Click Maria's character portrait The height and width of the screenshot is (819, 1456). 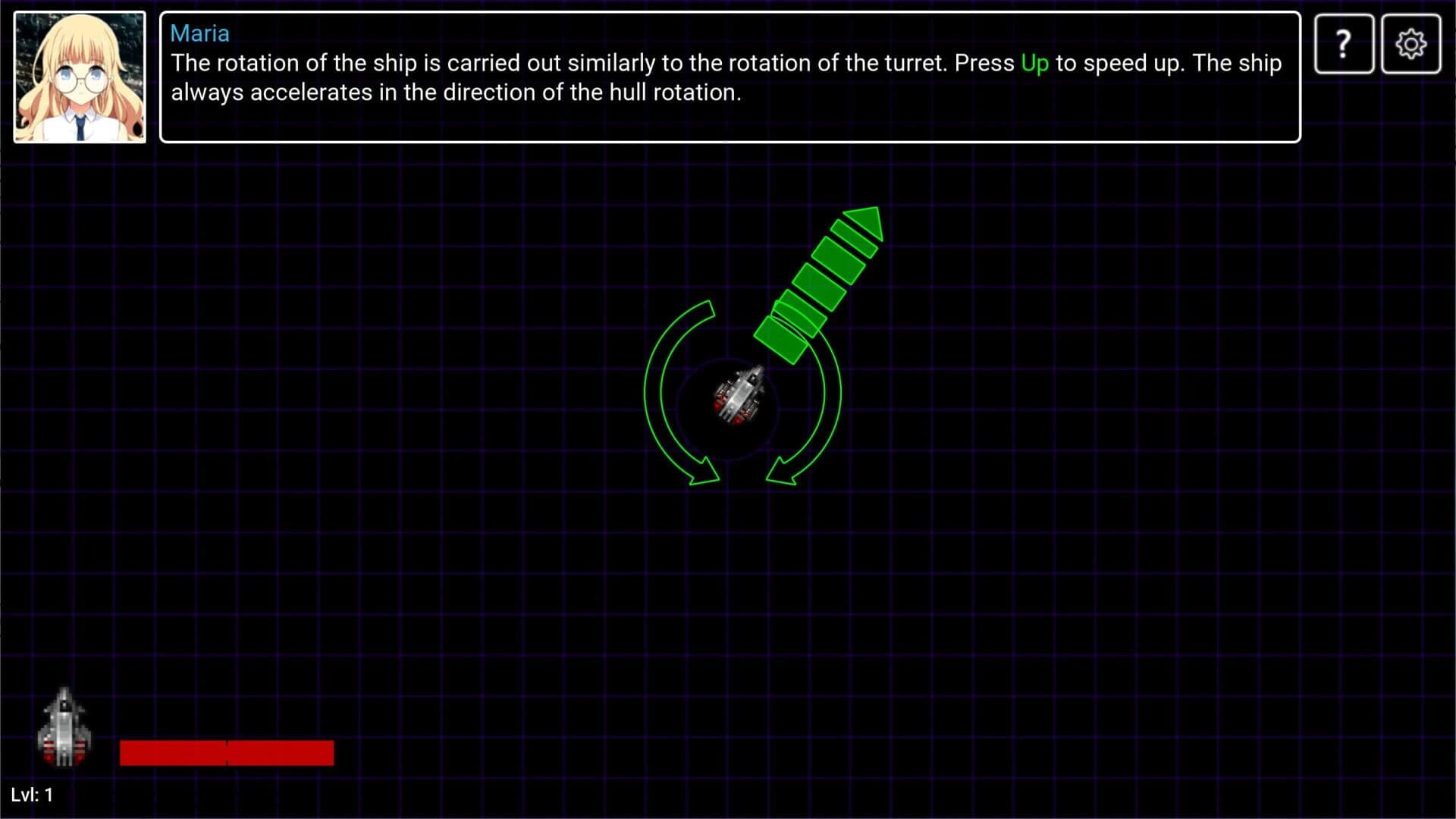coord(79,74)
